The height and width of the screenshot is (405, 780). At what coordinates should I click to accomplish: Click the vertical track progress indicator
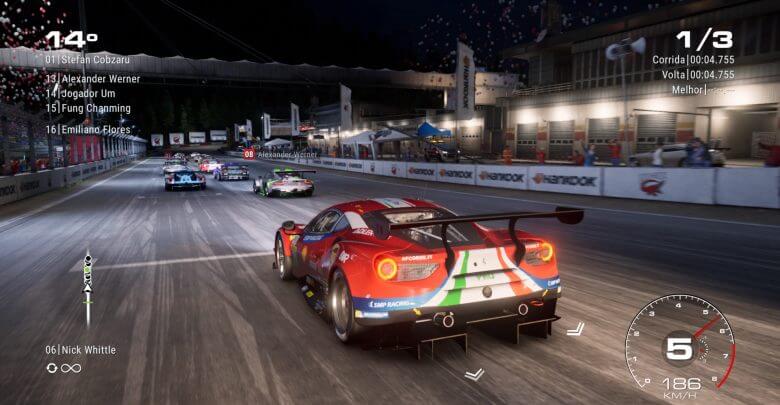[88, 283]
